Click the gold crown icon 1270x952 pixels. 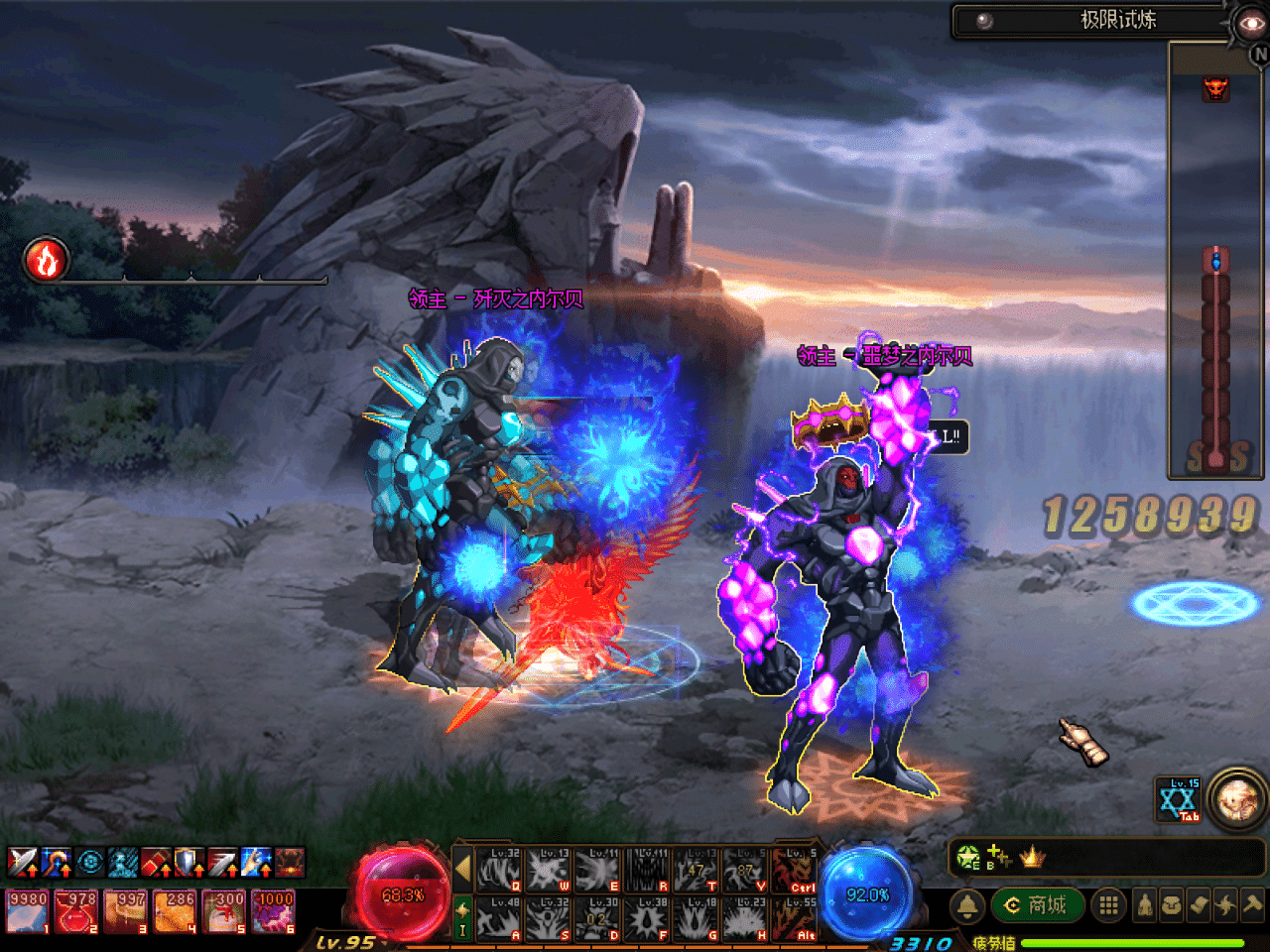(1032, 857)
